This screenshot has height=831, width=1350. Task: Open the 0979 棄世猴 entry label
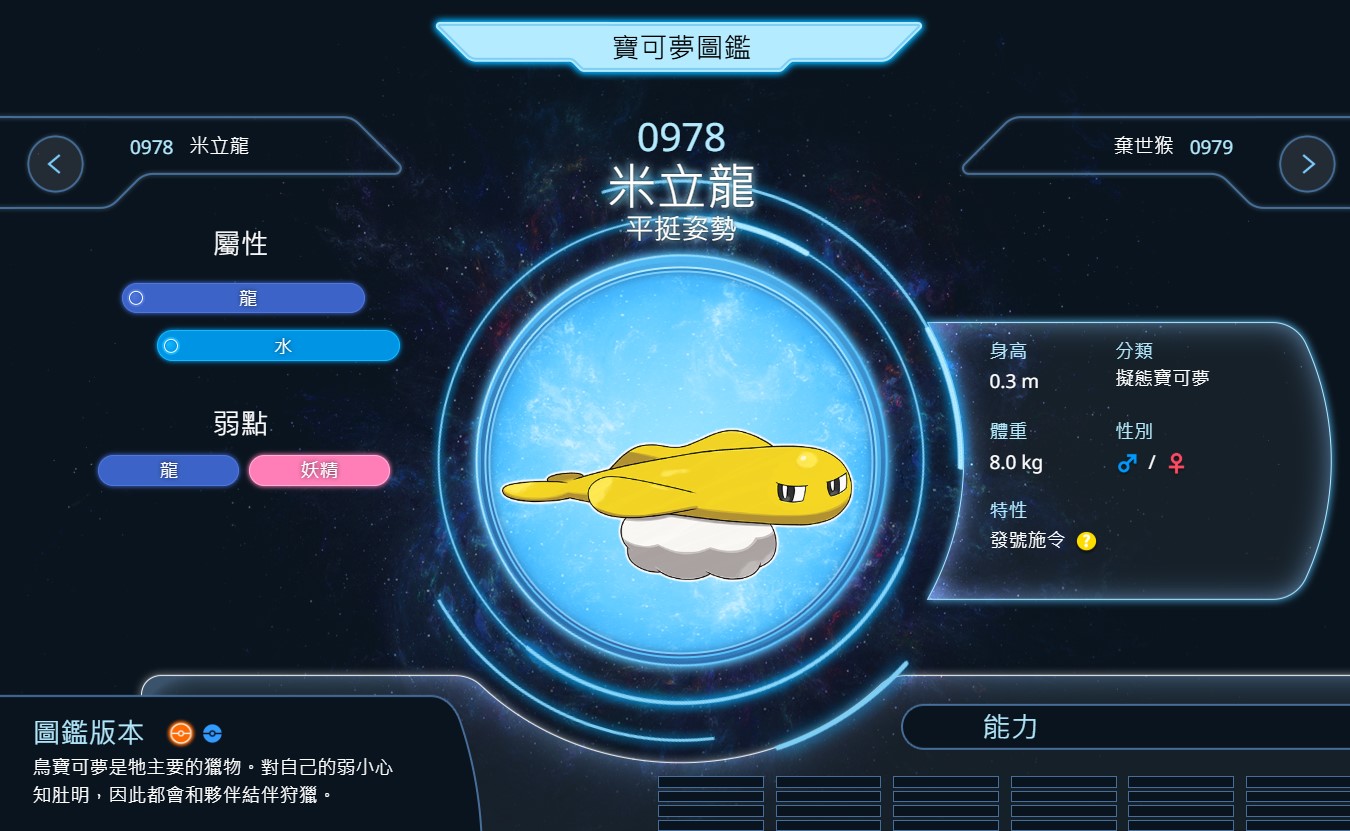pyautogui.click(x=1173, y=147)
